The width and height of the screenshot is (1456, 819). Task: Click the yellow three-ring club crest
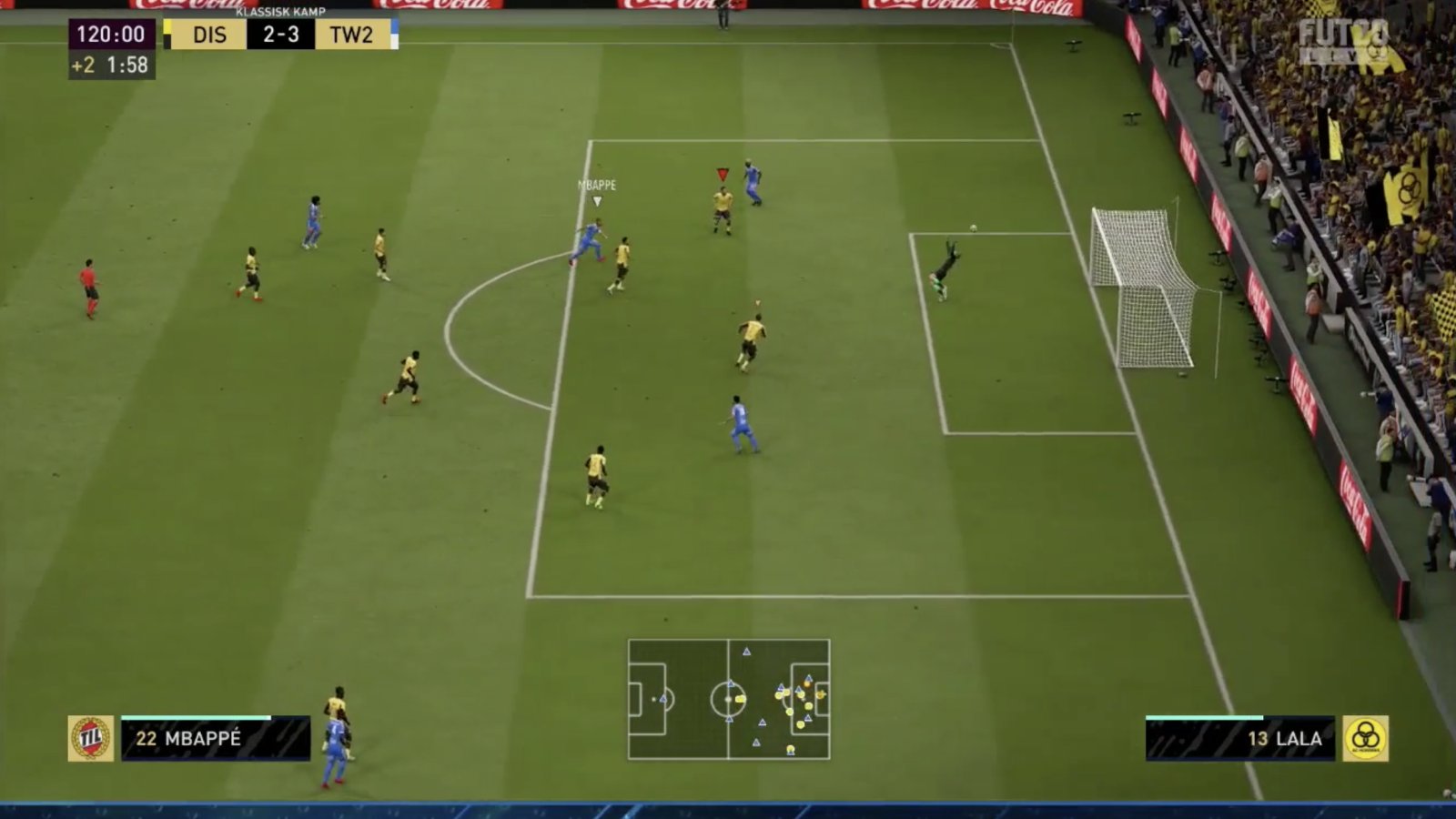pyautogui.click(x=1365, y=738)
